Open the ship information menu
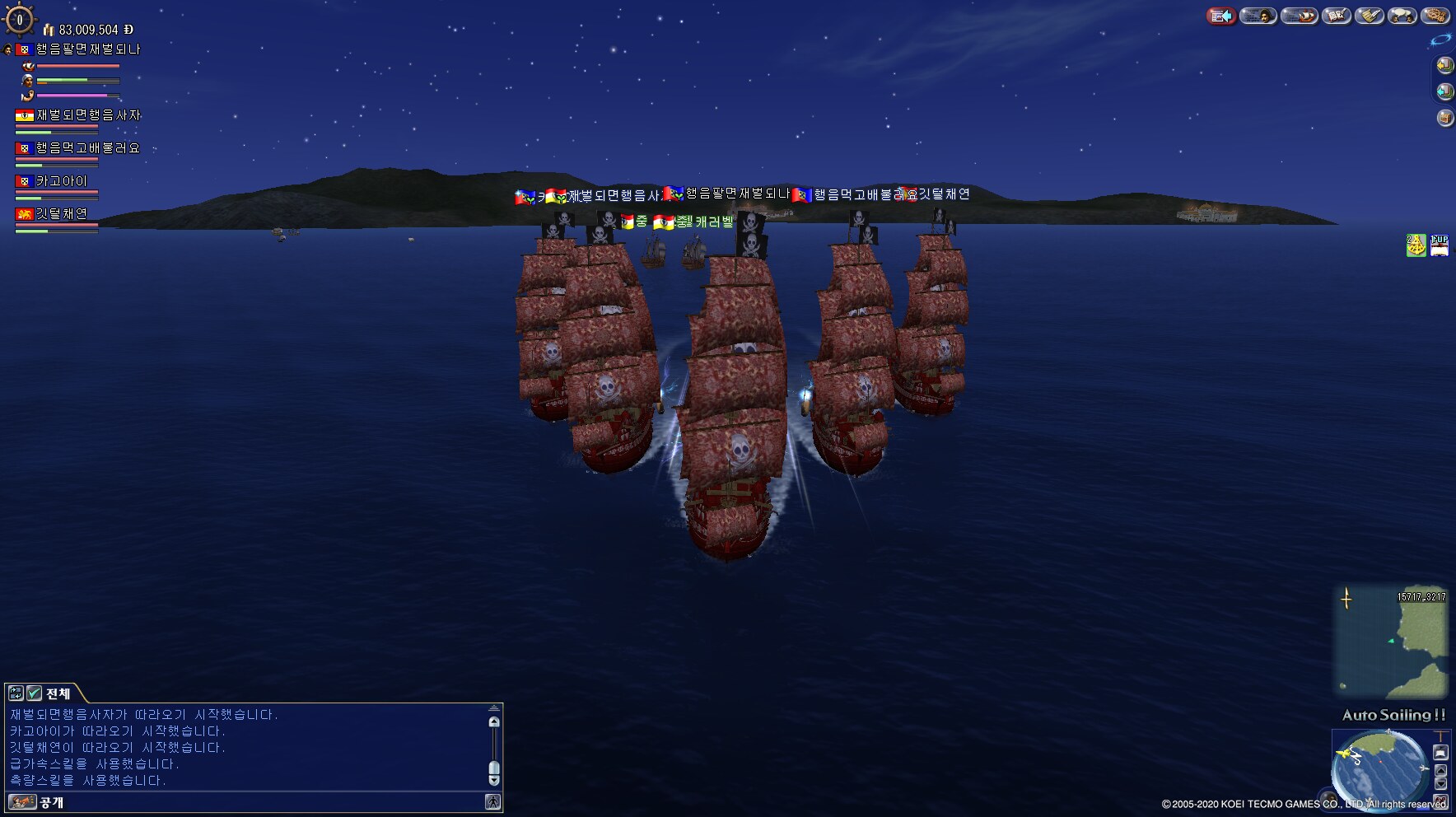The height and width of the screenshot is (817, 1456). pos(1299,16)
